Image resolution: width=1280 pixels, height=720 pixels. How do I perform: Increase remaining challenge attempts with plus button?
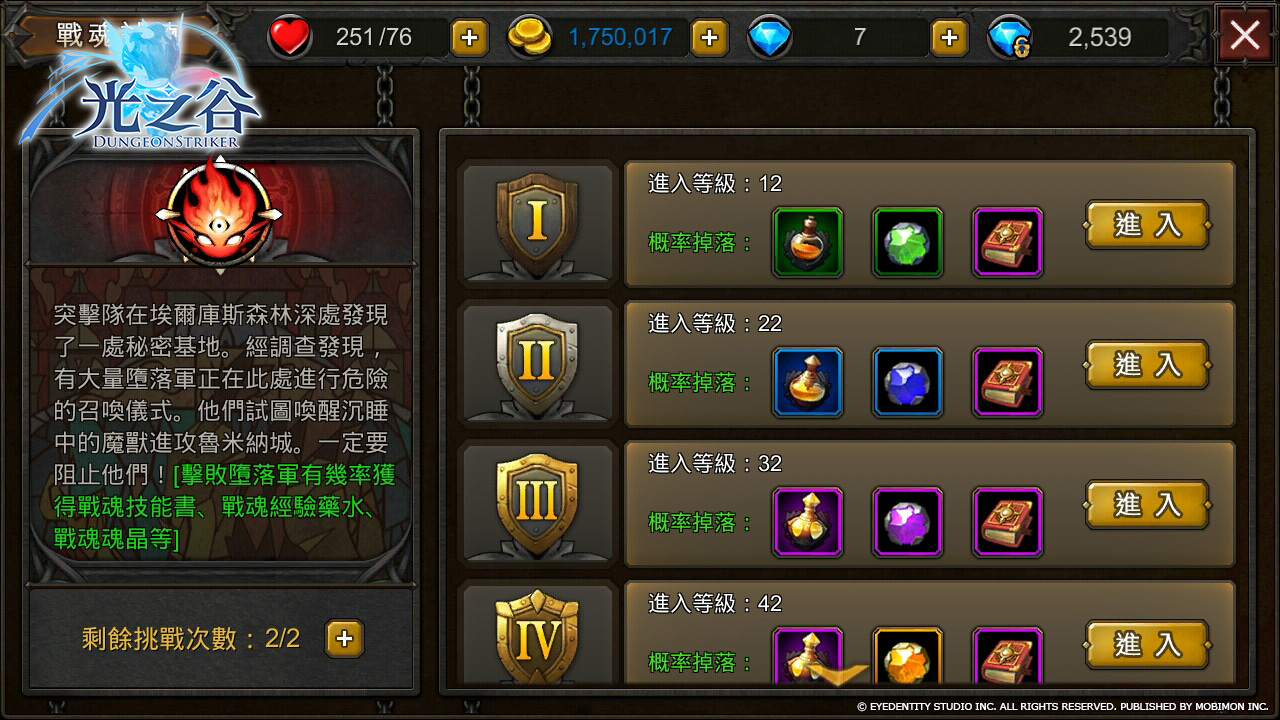[x=343, y=638]
